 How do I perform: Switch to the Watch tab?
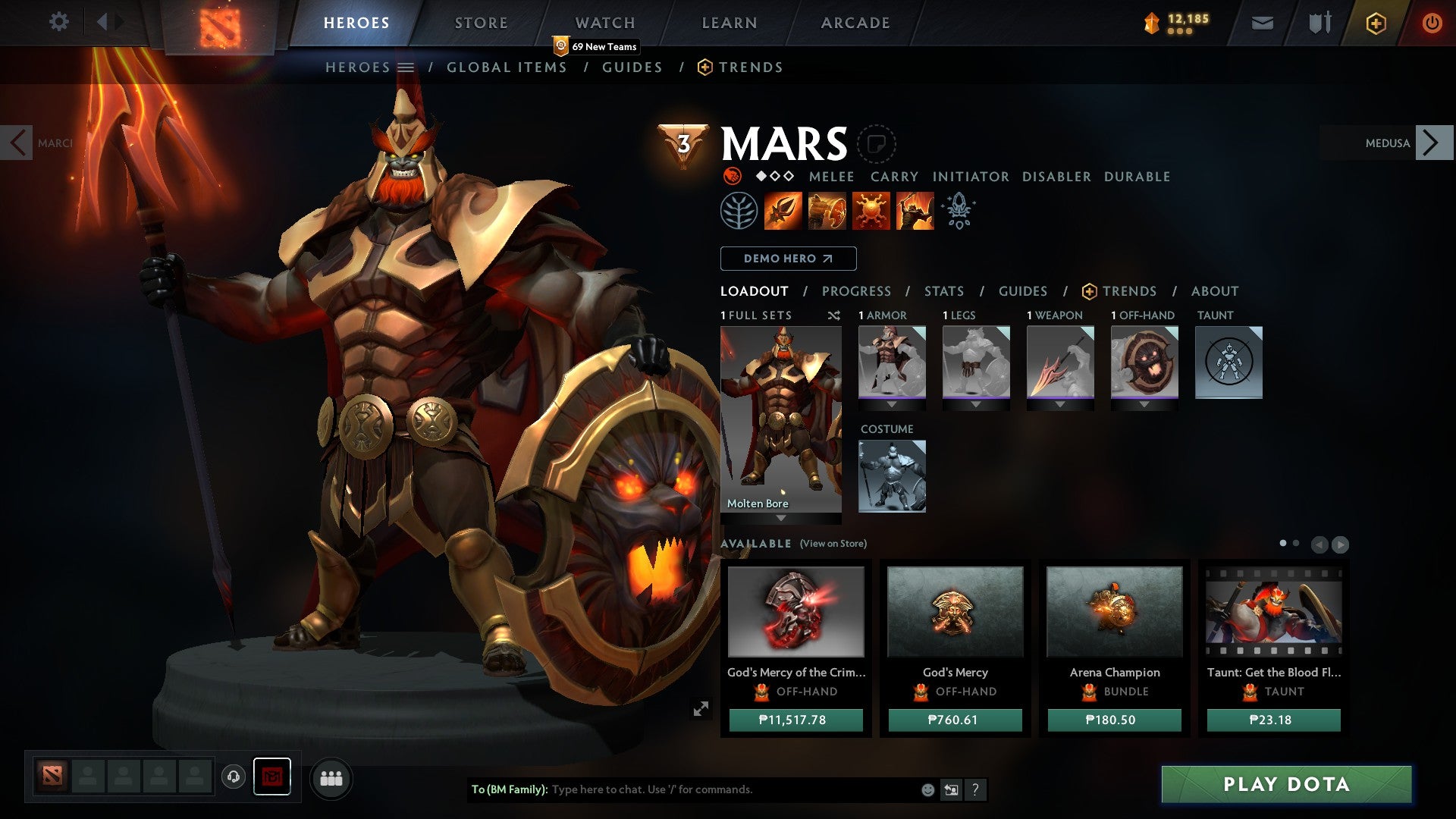605,23
